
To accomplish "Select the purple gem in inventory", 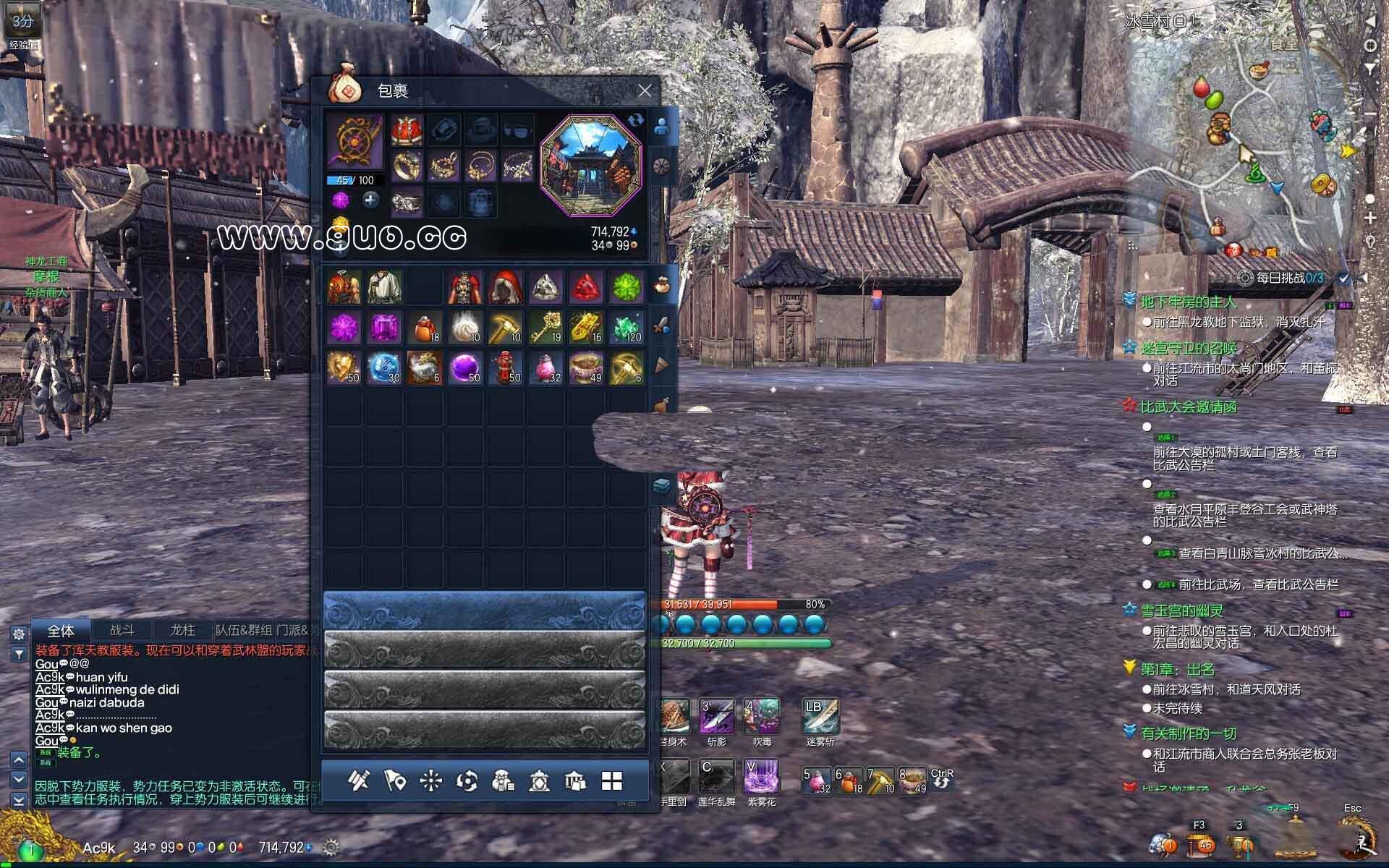I will pyautogui.click(x=383, y=328).
